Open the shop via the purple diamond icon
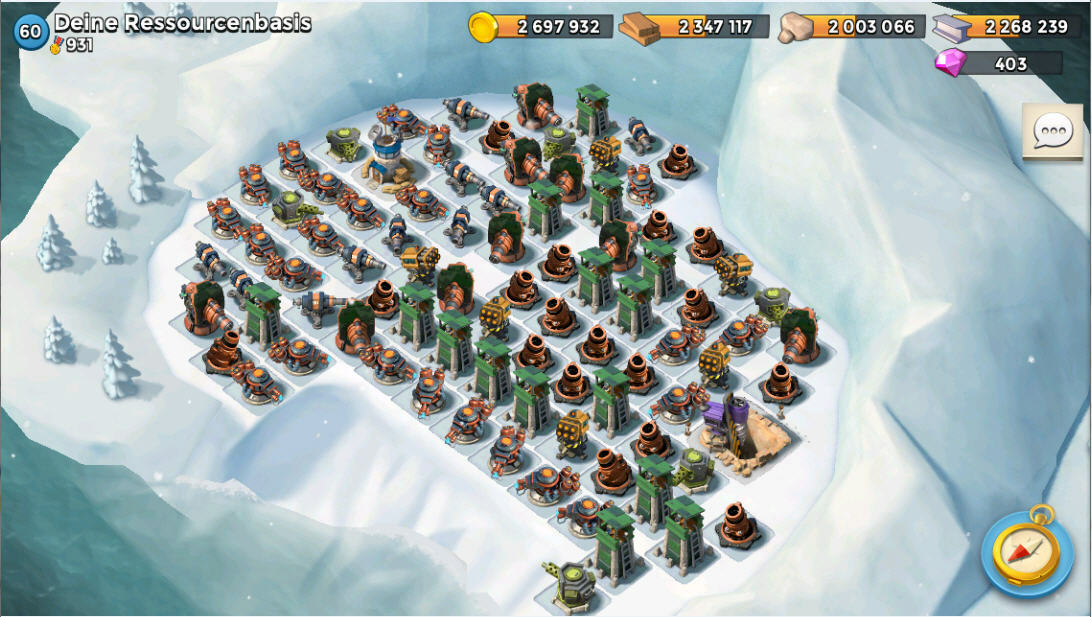 (x=949, y=63)
